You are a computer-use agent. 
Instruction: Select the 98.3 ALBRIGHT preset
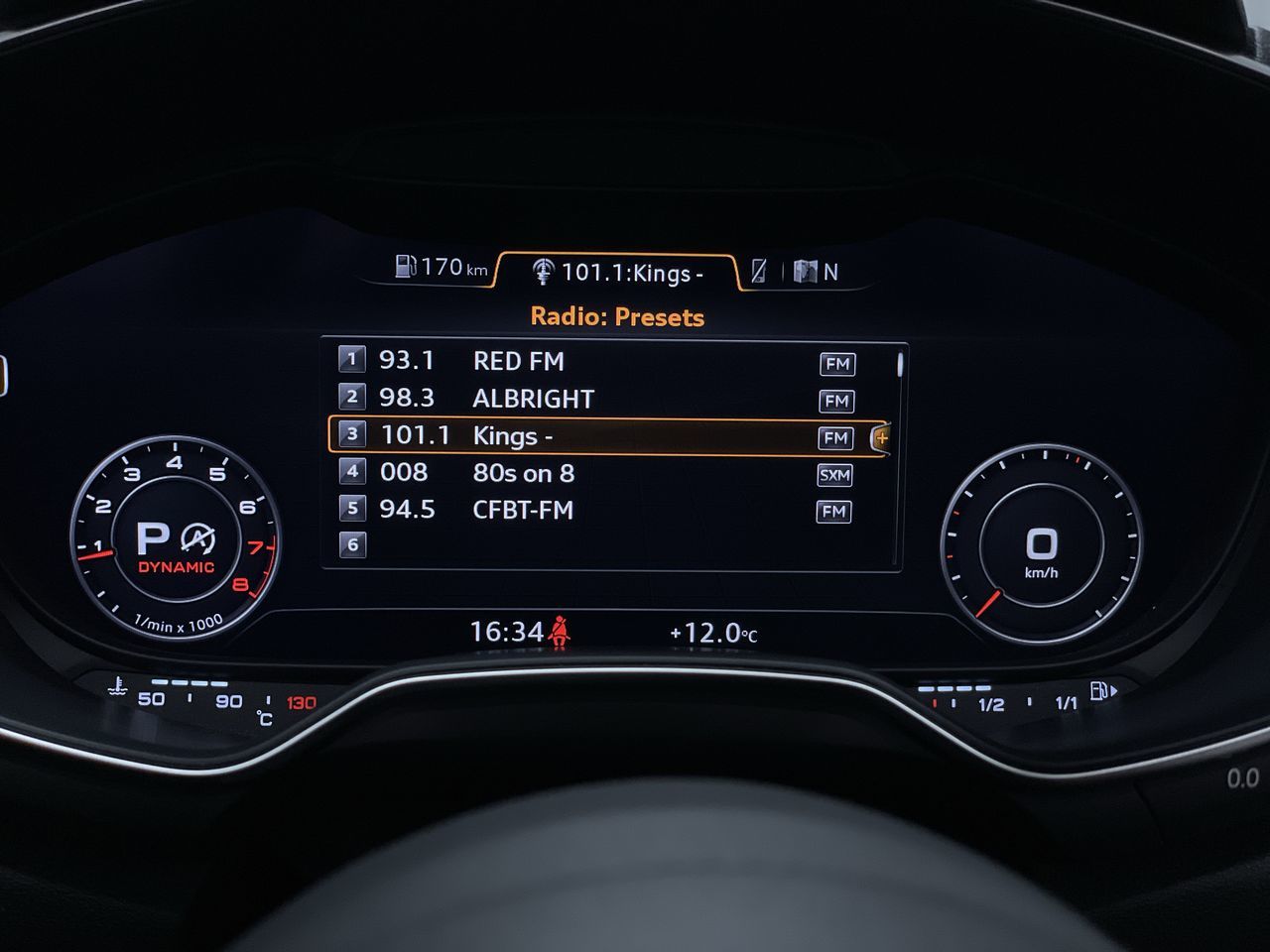(x=534, y=399)
